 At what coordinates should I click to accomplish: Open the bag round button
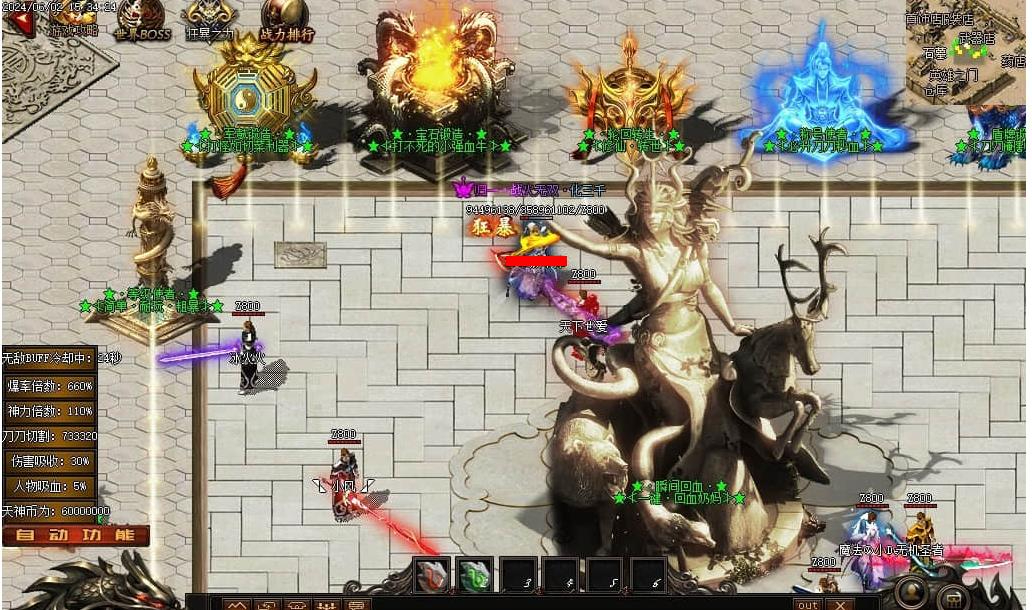point(957,597)
